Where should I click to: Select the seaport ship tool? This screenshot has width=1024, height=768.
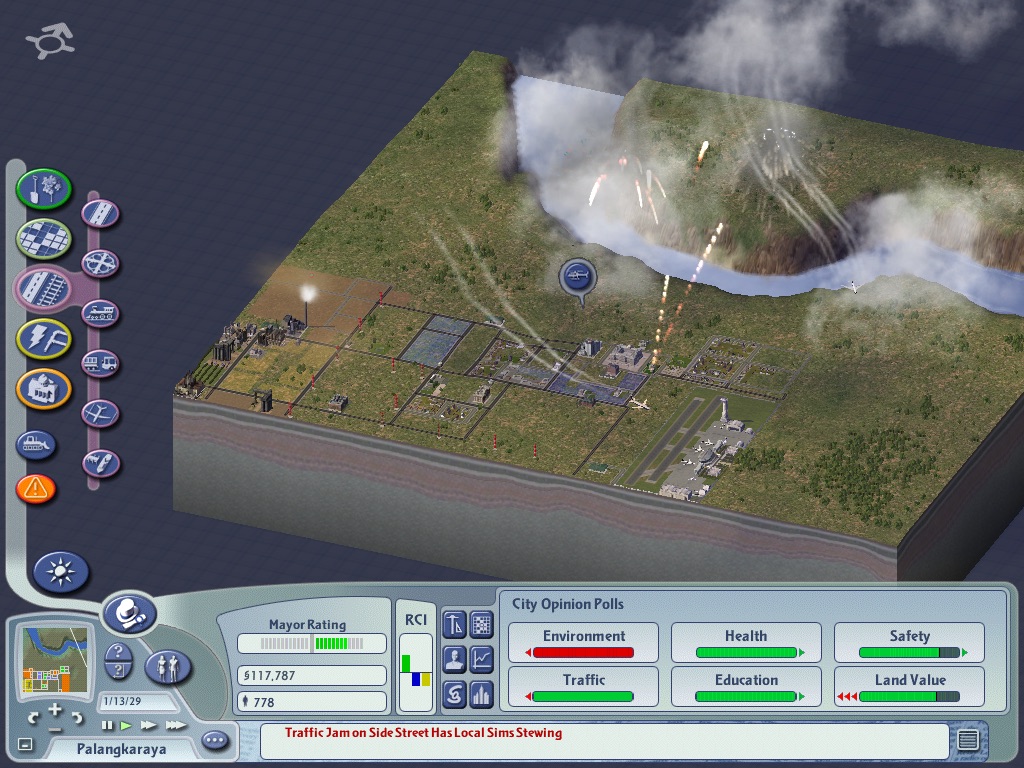tap(101, 463)
